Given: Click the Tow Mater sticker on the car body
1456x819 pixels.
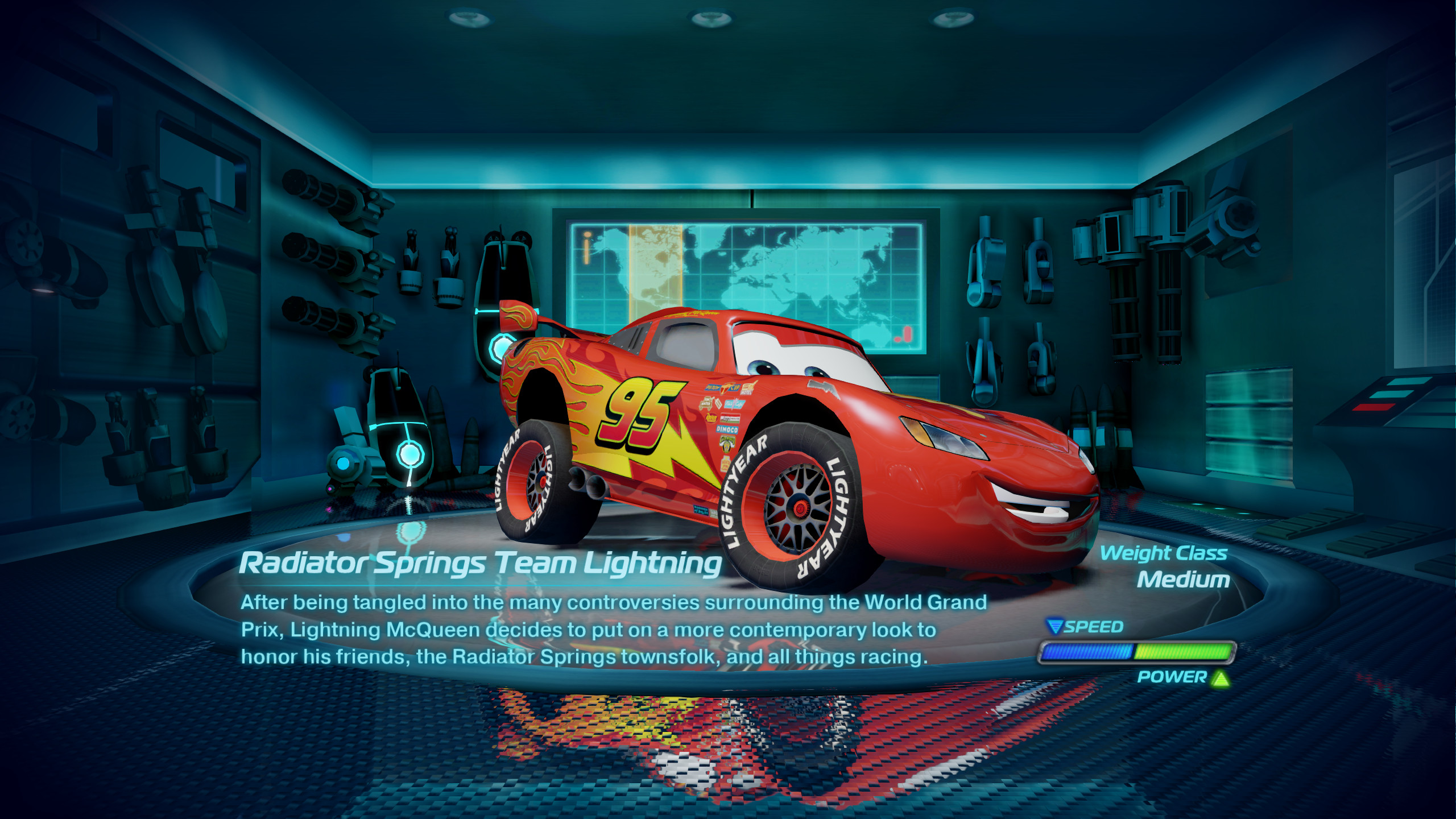Looking at the screenshot, I should (x=706, y=402).
